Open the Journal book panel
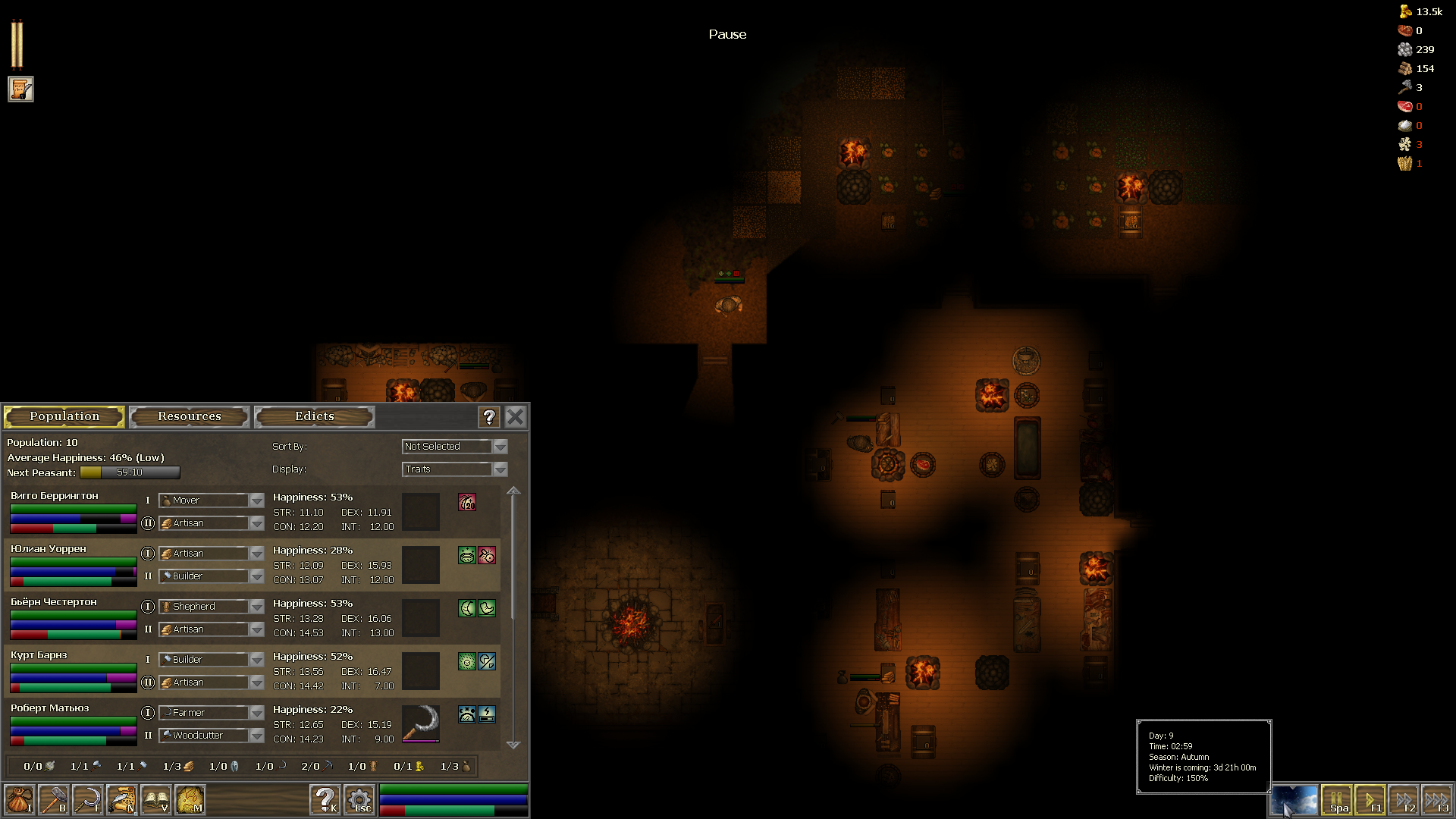The width and height of the screenshot is (1456, 819). [157, 800]
